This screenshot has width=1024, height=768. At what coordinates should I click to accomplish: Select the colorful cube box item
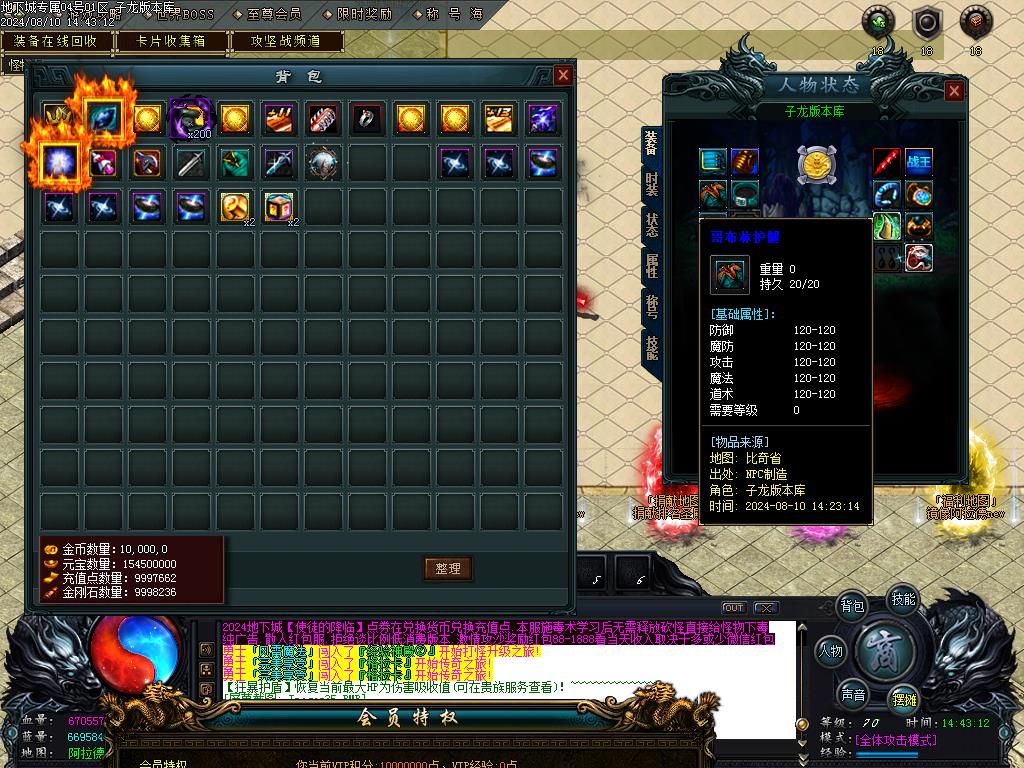pyautogui.click(x=278, y=207)
